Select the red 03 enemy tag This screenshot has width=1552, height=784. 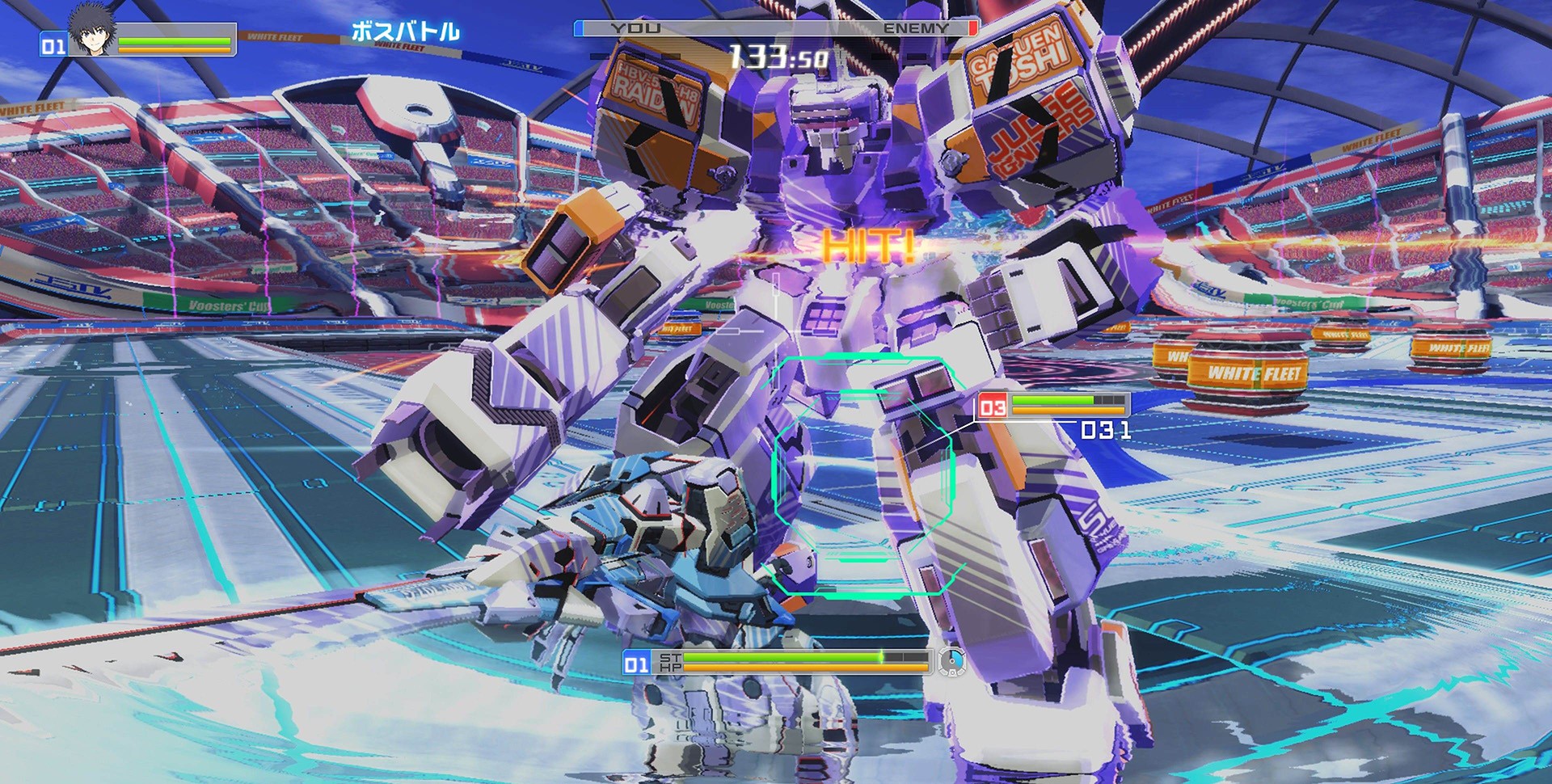click(x=993, y=407)
